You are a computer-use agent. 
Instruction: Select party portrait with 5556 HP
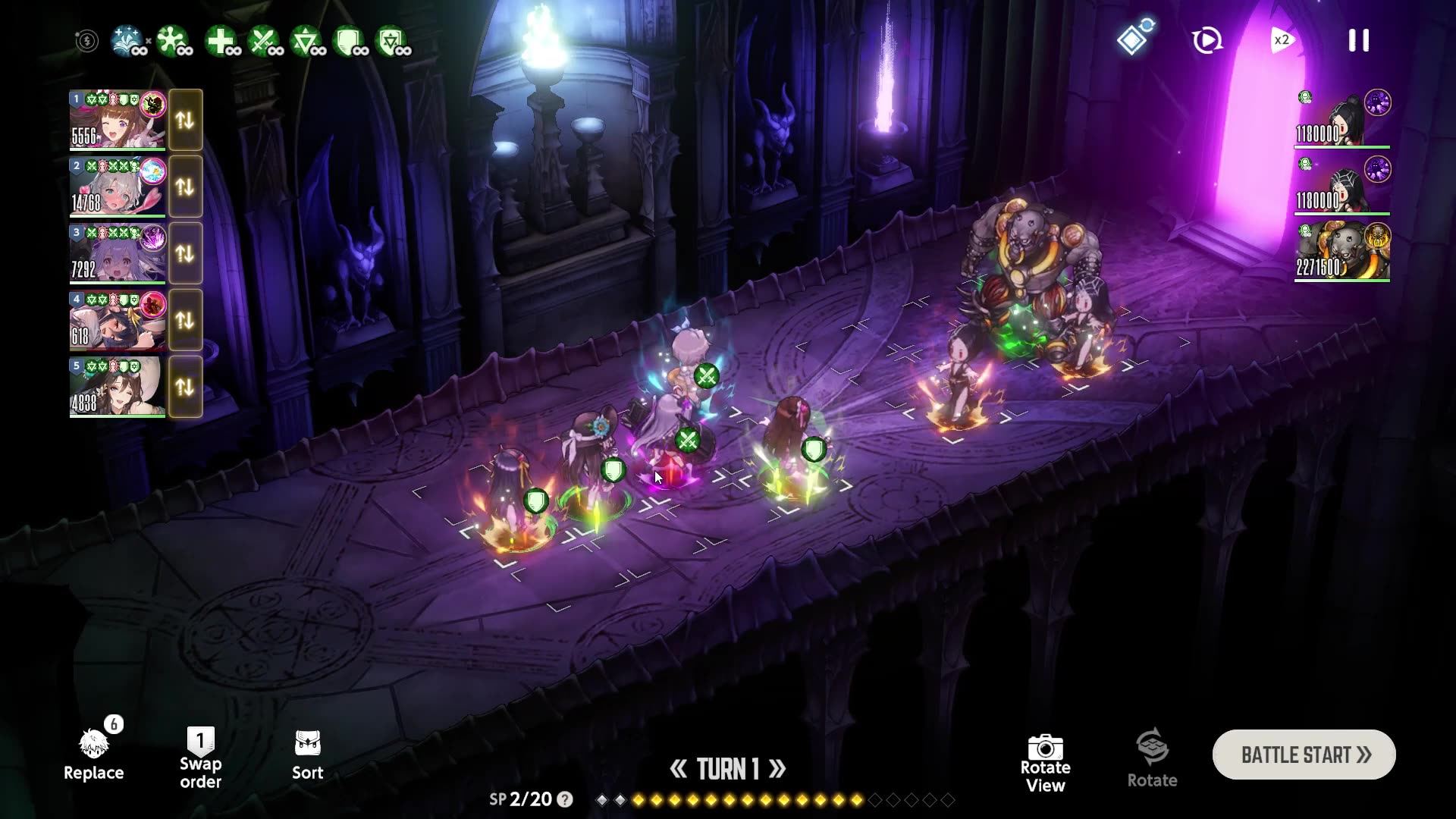click(118, 121)
